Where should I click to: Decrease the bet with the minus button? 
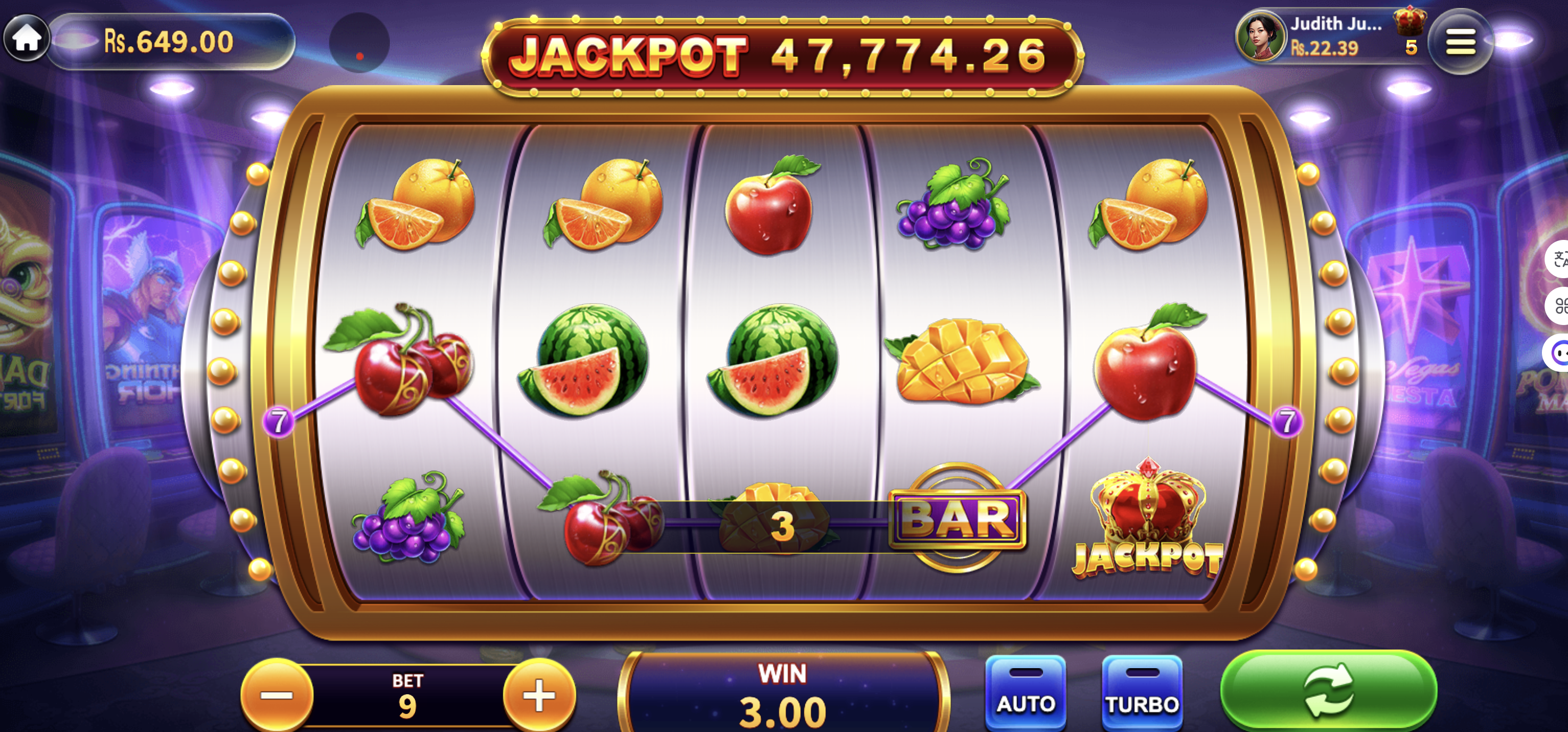tap(277, 694)
